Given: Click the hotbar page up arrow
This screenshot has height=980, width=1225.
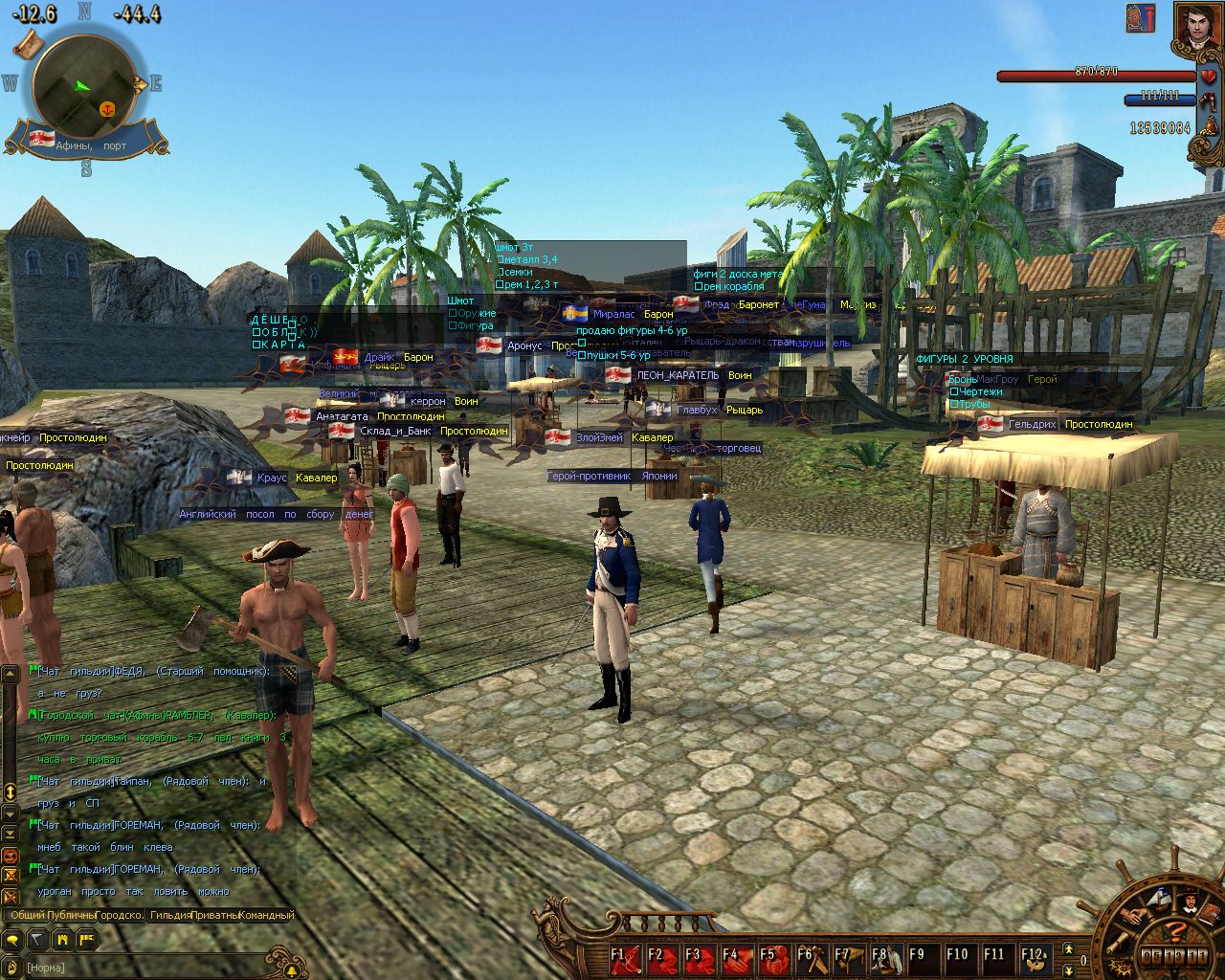Looking at the screenshot, I should pyautogui.click(x=1069, y=947).
